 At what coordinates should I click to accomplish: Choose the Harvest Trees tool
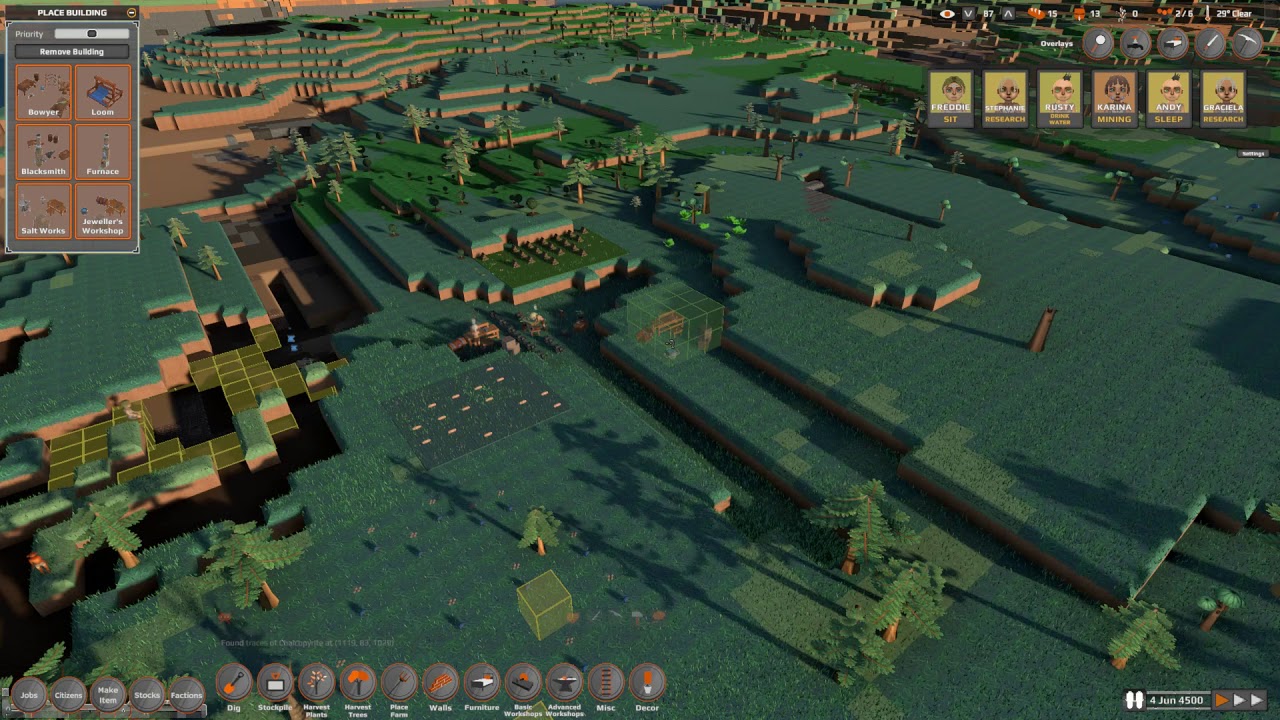tap(357, 684)
